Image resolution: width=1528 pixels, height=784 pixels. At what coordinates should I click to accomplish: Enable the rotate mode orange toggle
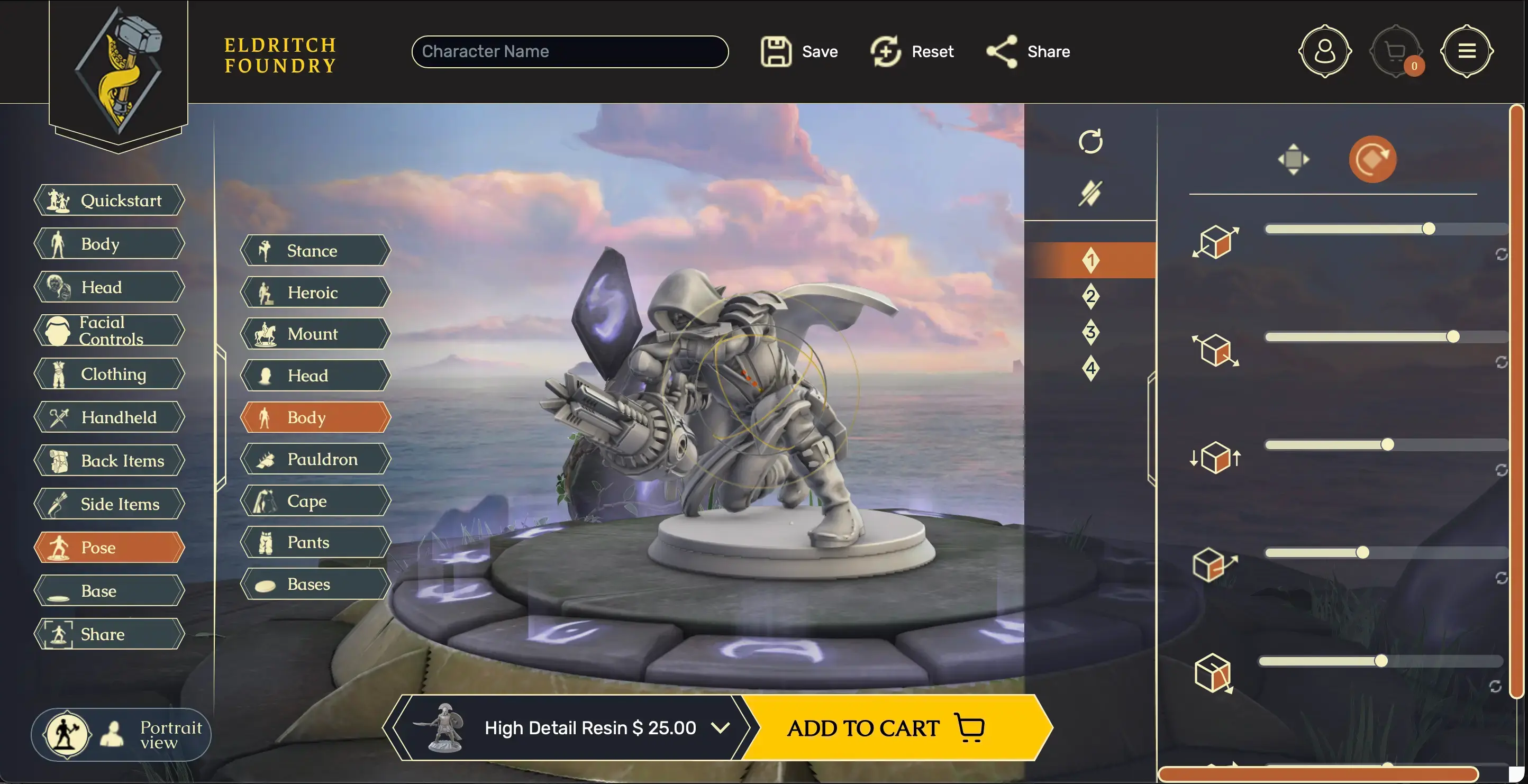point(1373,159)
